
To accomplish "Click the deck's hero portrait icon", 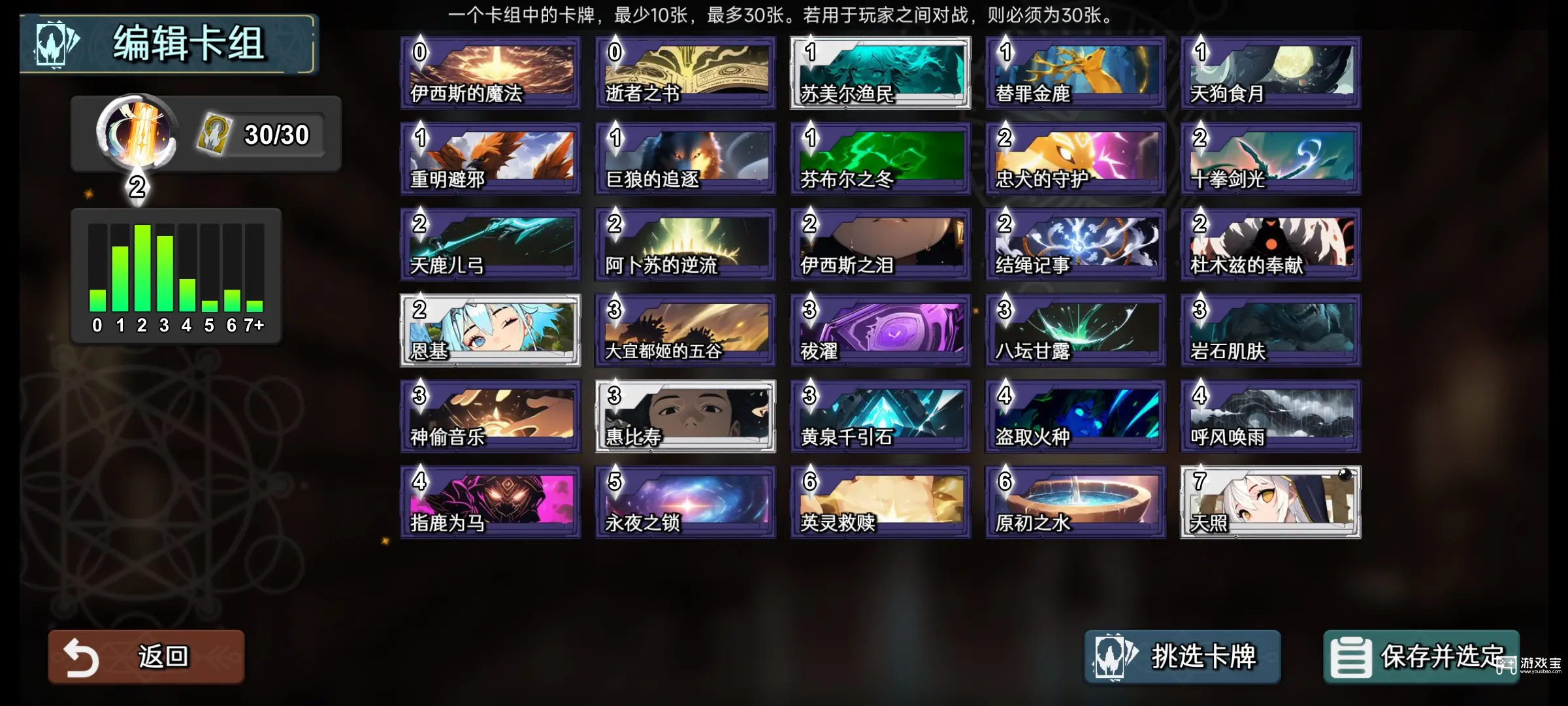I will (136, 133).
